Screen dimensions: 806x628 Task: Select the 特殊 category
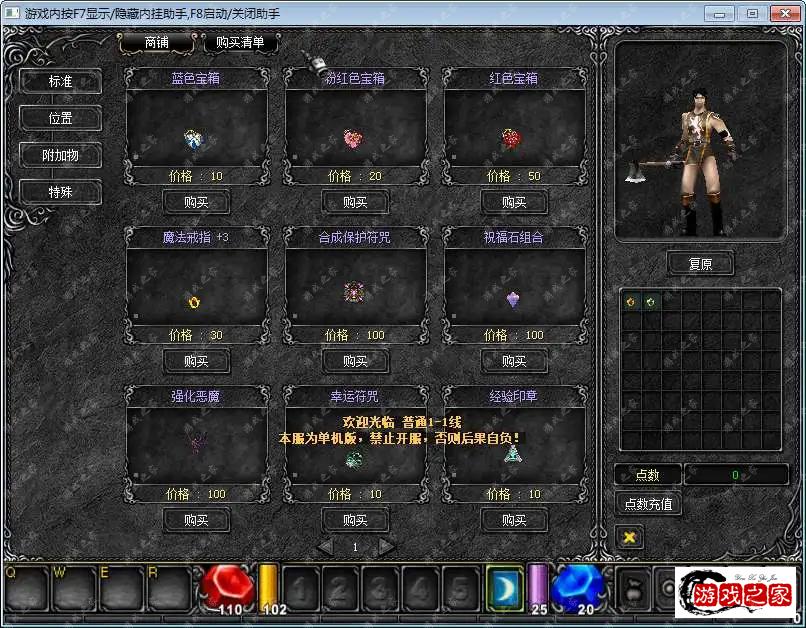pyautogui.click(x=60, y=192)
